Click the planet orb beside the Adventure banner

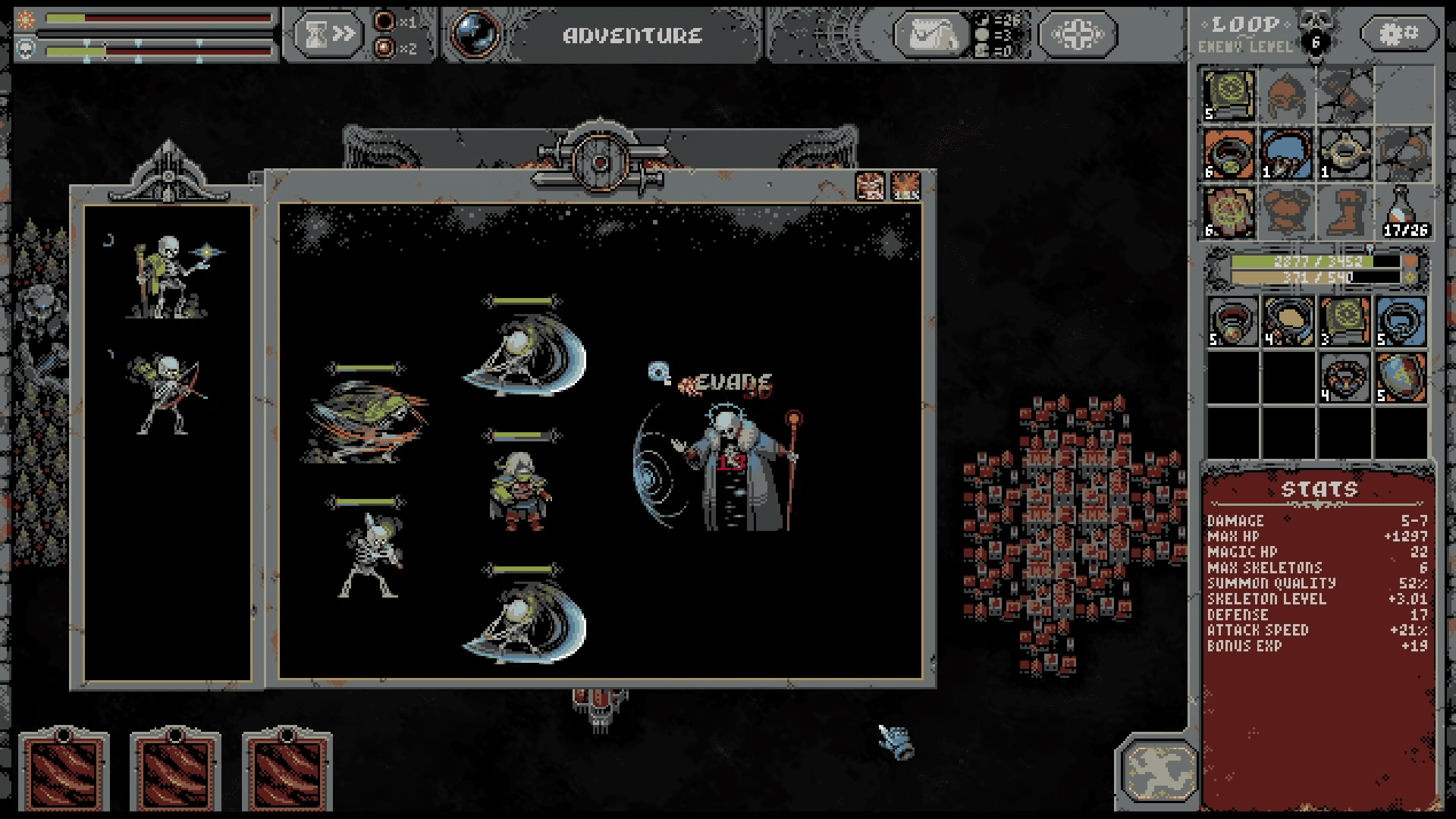(x=473, y=33)
